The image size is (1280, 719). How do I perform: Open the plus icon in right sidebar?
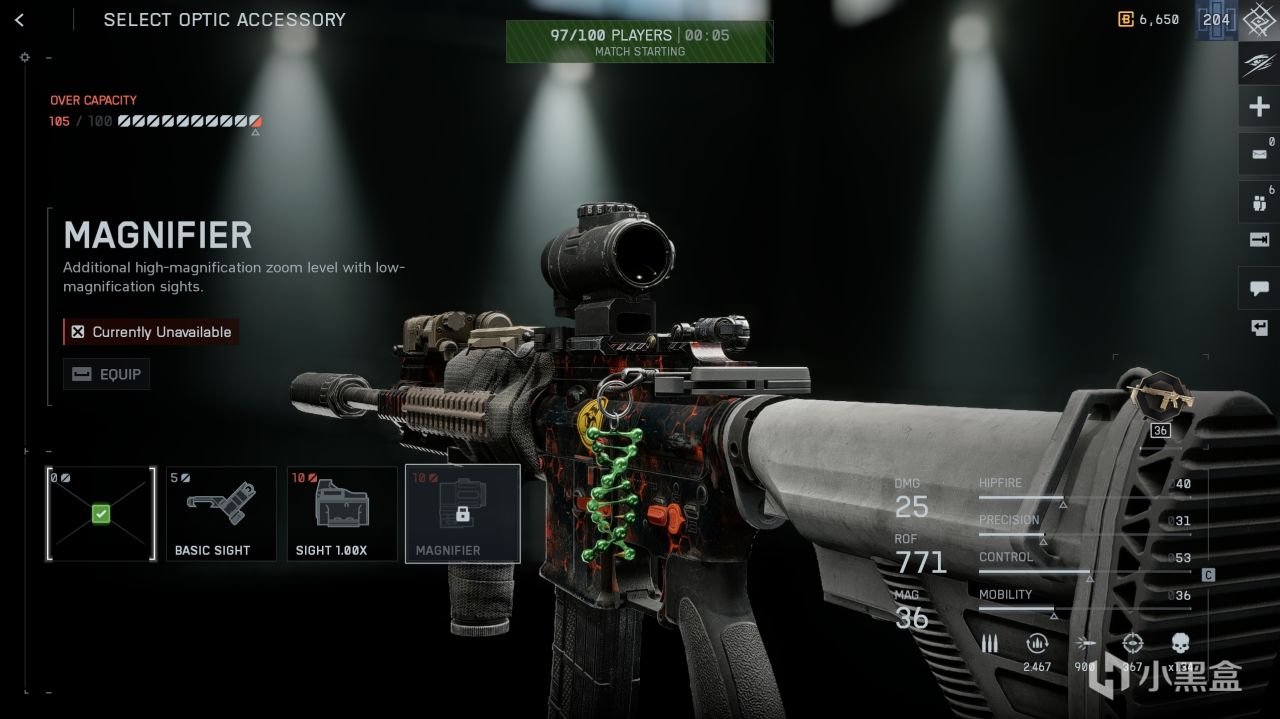pos(1259,107)
